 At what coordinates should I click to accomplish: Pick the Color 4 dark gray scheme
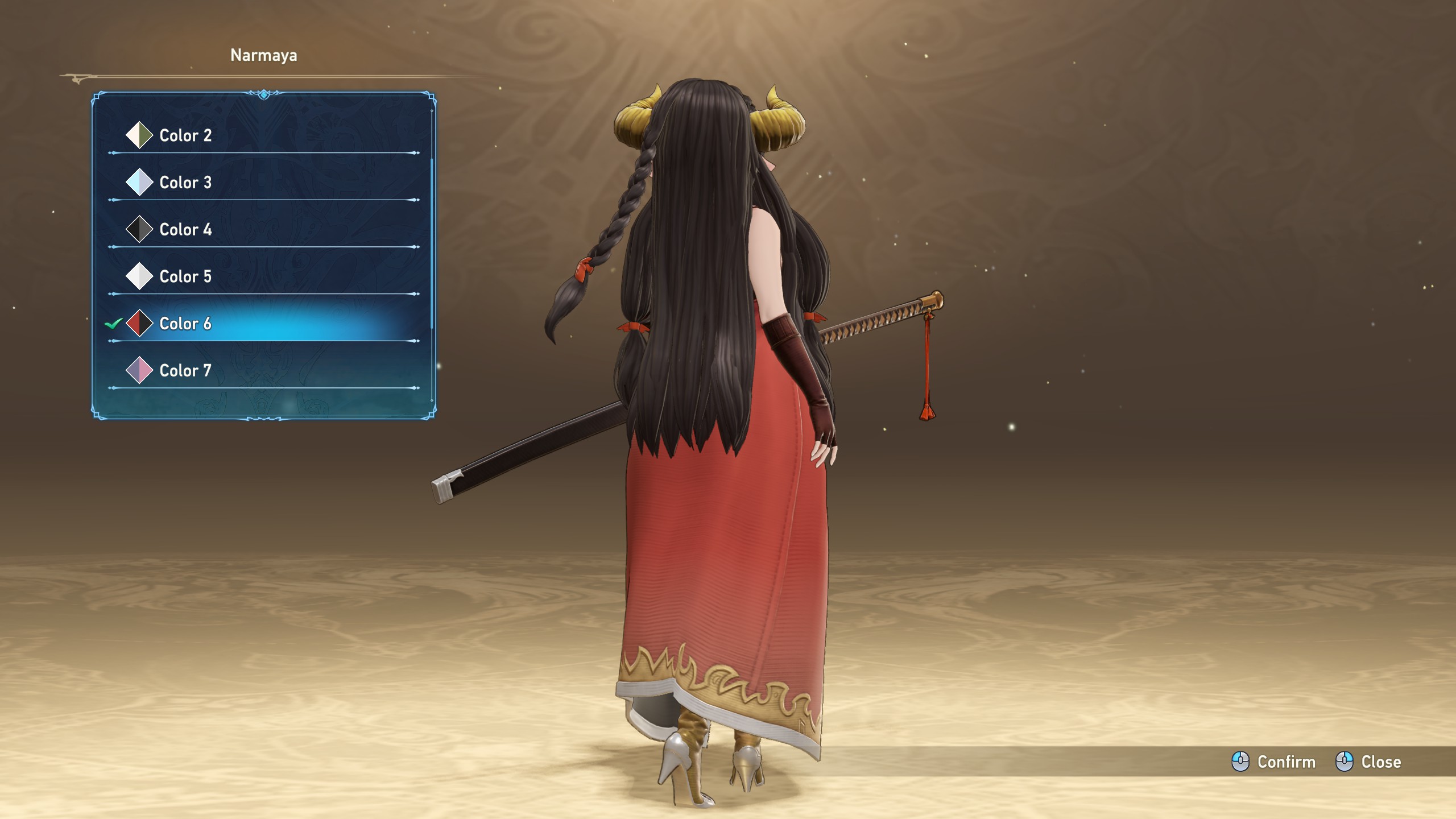pyautogui.click(x=185, y=230)
